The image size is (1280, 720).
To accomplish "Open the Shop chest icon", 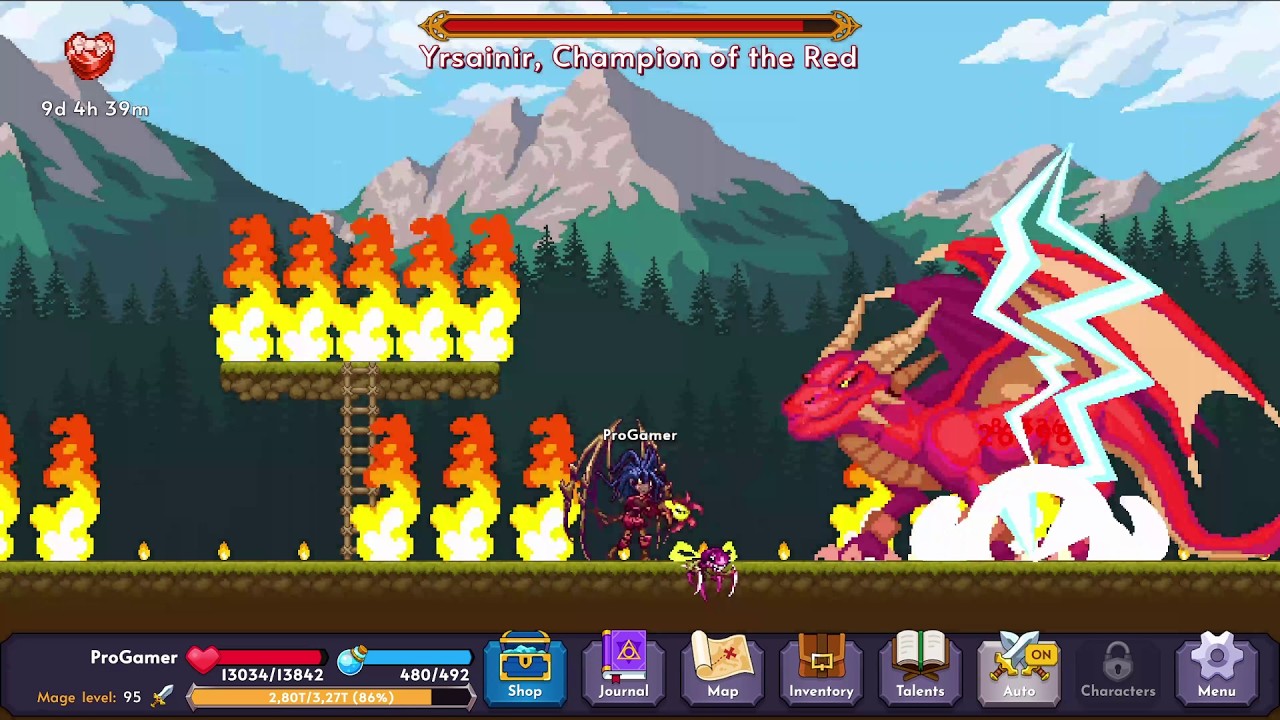I will pyautogui.click(x=524, y=660).
